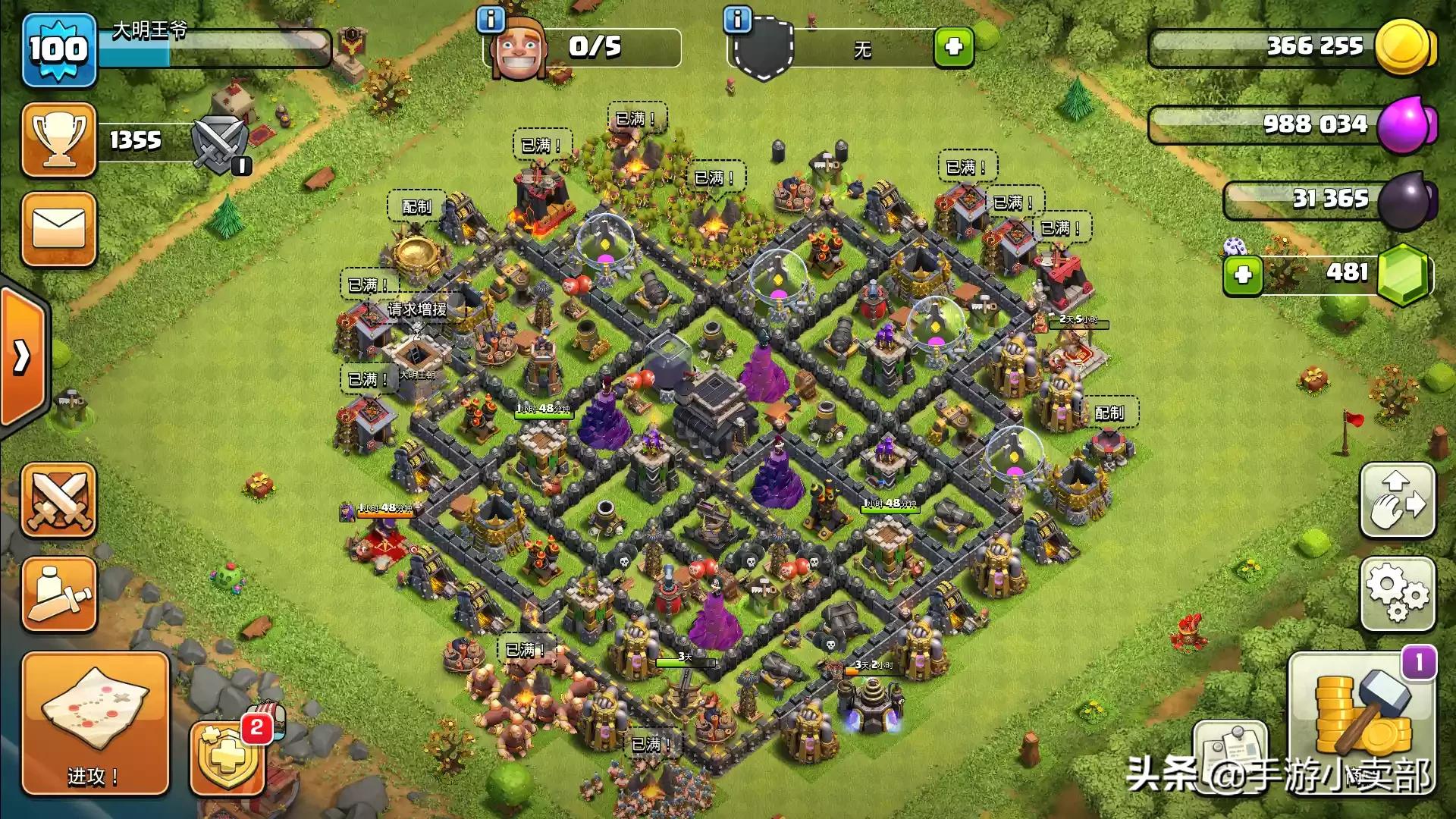Open the mail inbox
Image resolution: width=1456 pixels, height=819 pixels.
tap(58, 229)
